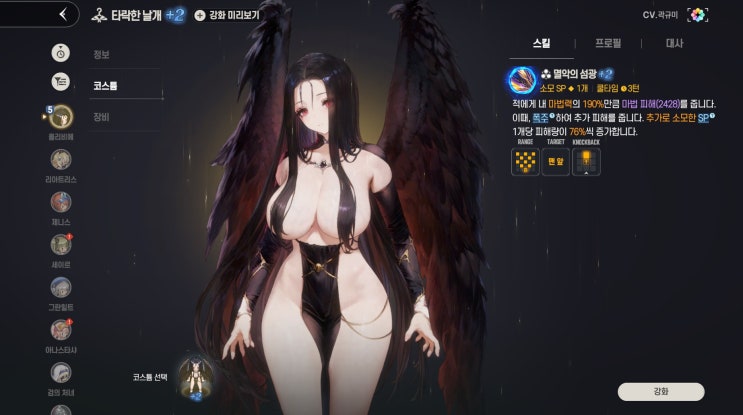This screenshot has height=415, width=743.
Task: Open the 대사 dialogue lines tab
Action: coord(674,43)
